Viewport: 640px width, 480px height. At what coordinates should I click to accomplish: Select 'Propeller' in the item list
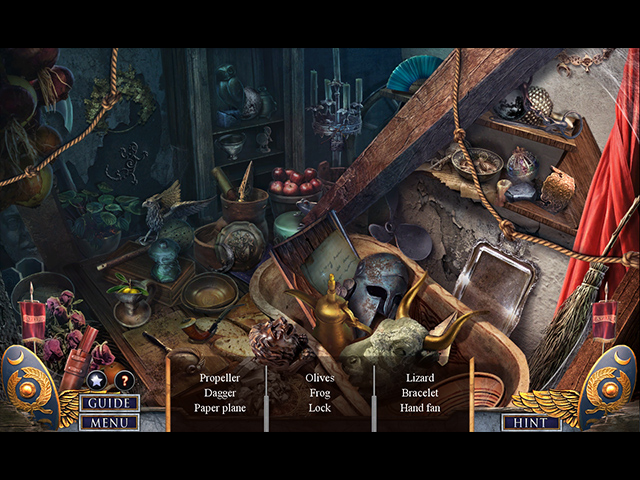point(219,378)
